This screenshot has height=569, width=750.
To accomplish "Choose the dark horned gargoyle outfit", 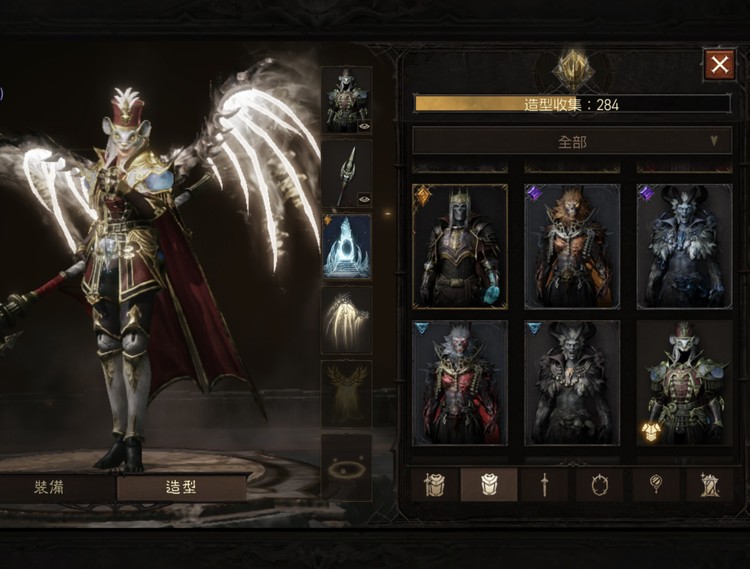I will (572, 381).
